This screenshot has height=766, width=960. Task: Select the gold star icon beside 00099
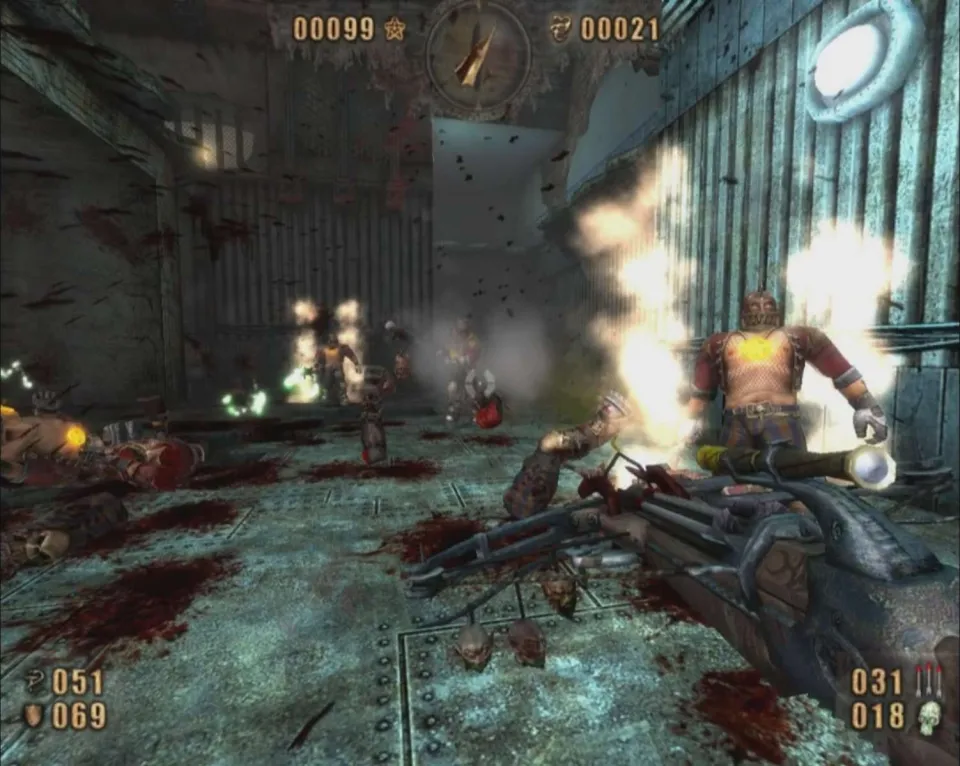(394, 29)
